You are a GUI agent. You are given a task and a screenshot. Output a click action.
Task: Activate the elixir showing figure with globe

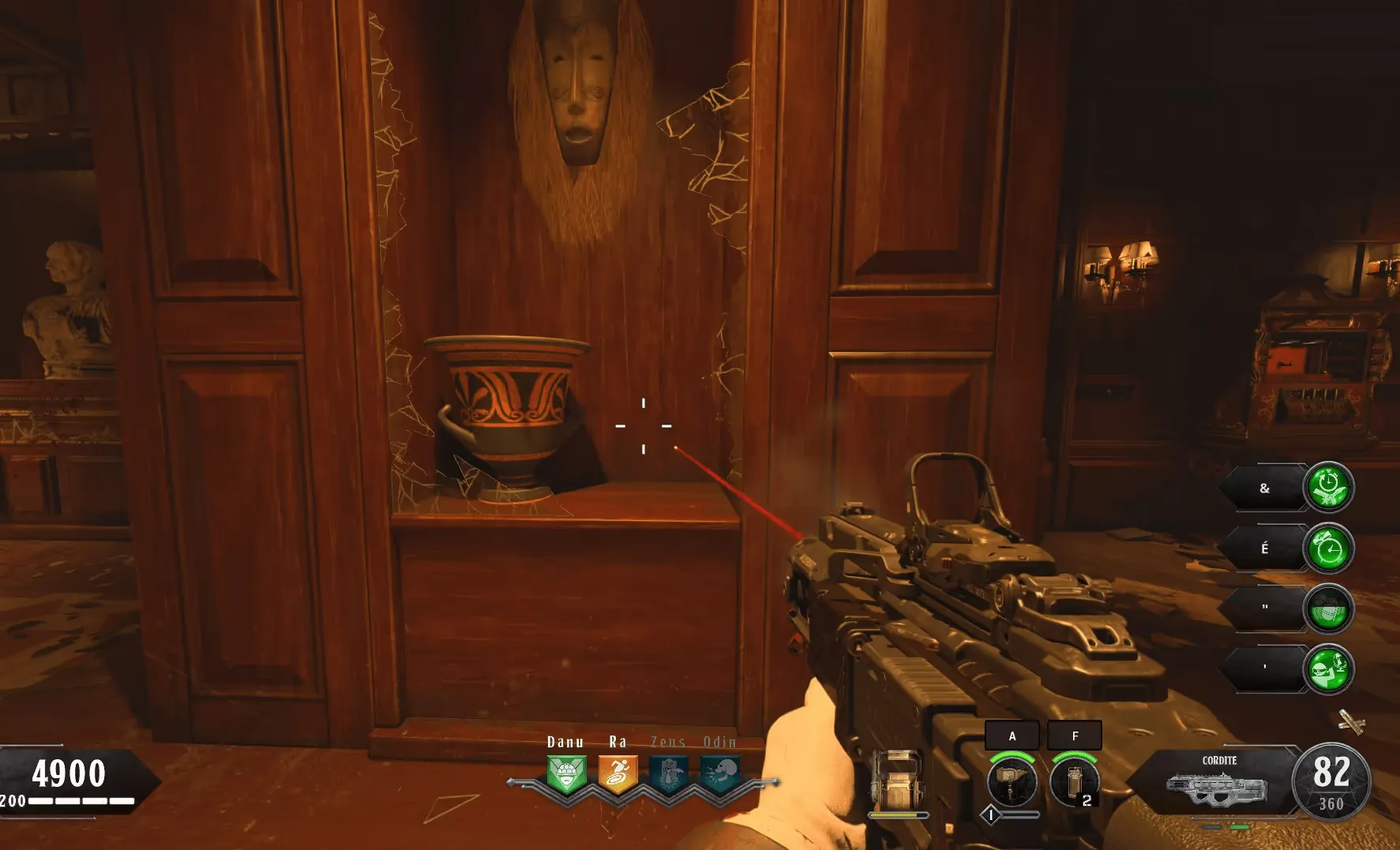[1328, 669]
